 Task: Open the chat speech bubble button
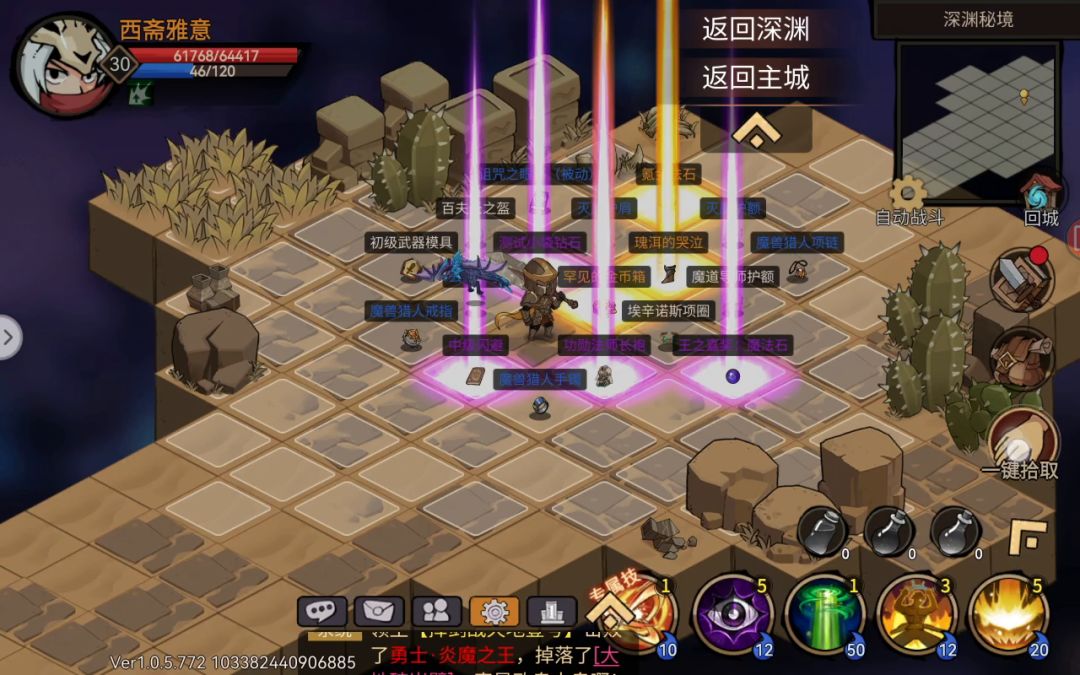pyautogui.click(x=322, y=611)
